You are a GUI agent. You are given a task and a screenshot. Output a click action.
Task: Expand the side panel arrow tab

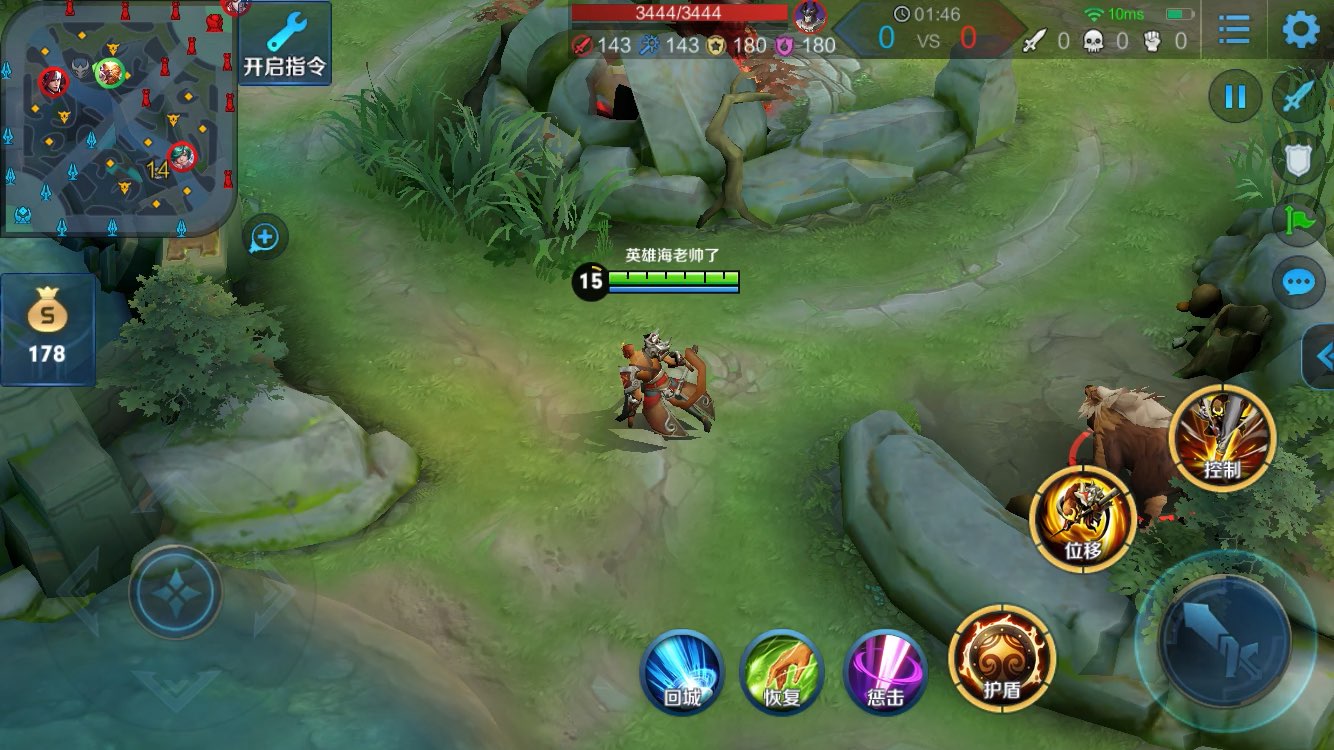coord(1322,356)
